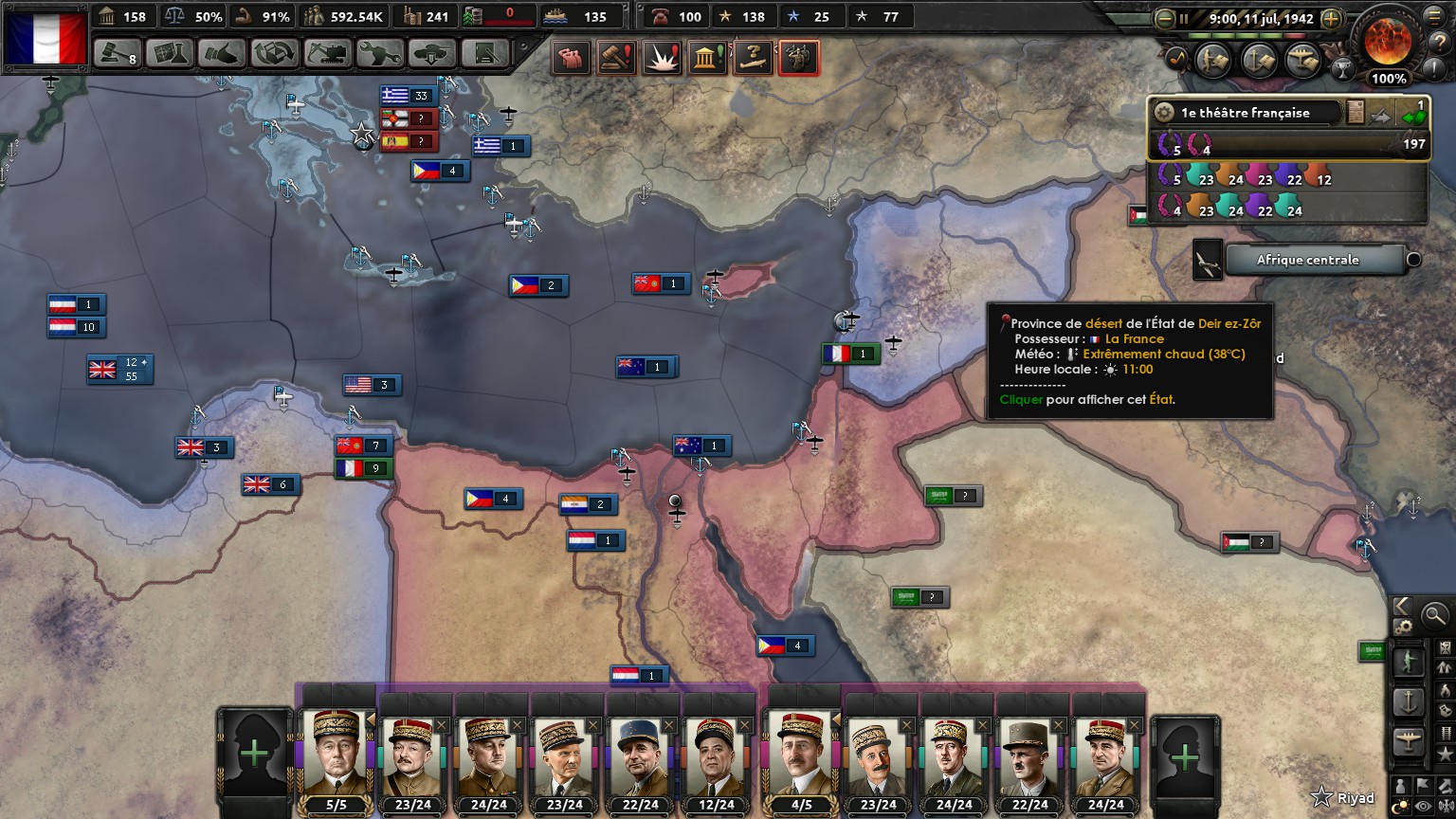The width and height of the screenshot is (1456, 819).
Task: Open the trade menu with circular arrows
Action: coord(275,53)
